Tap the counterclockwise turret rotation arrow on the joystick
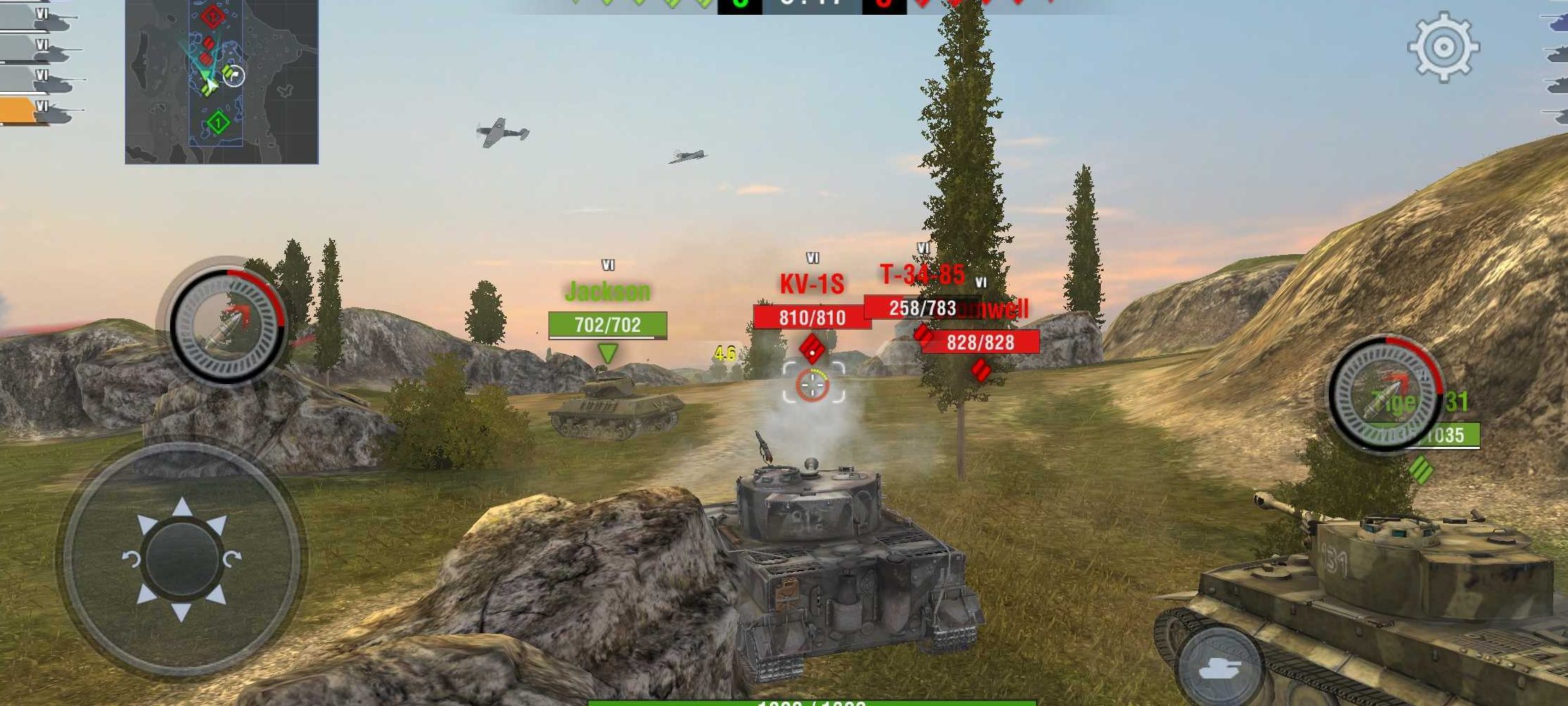The width and height of the screenshot is (1568, 706). click(x=133, y=558)
